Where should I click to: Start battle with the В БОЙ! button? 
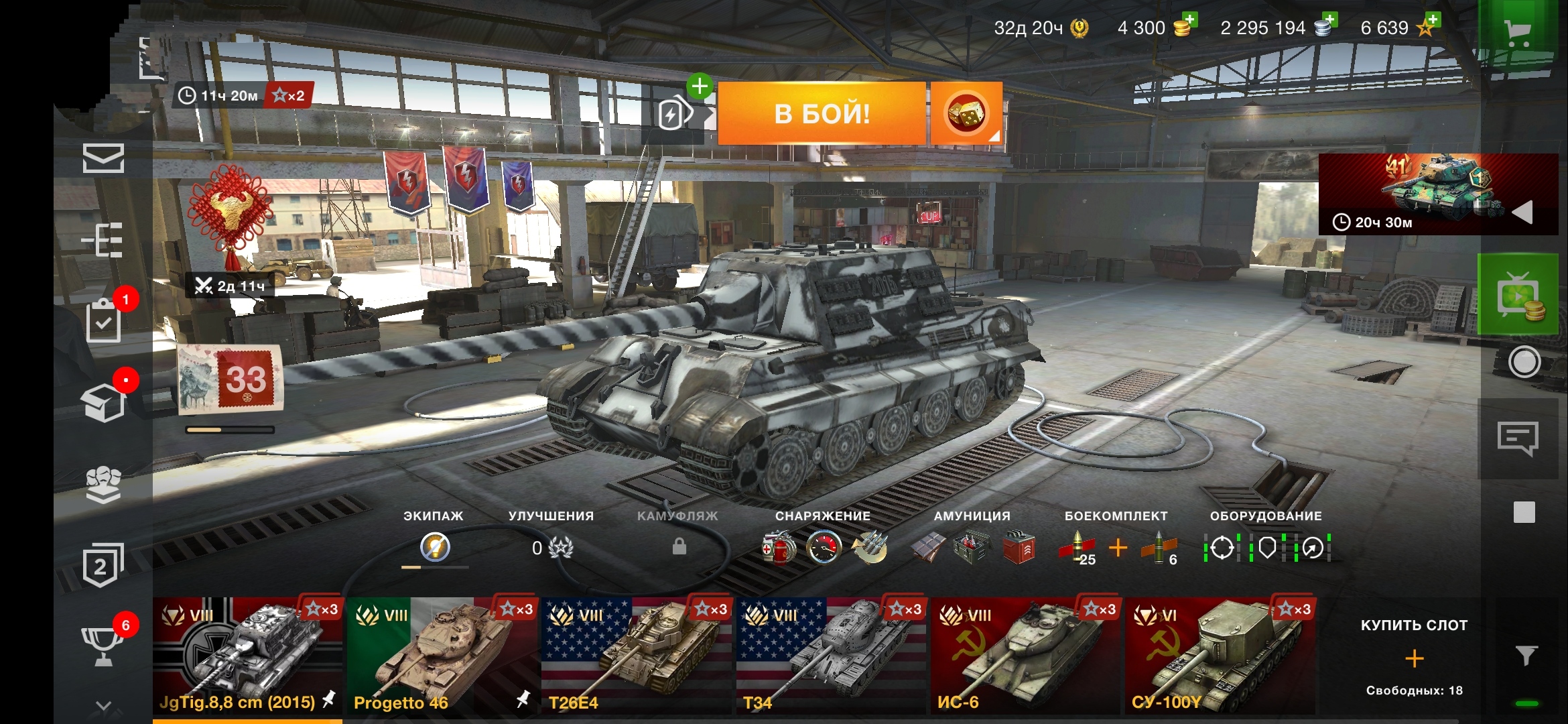coord(822,113)
